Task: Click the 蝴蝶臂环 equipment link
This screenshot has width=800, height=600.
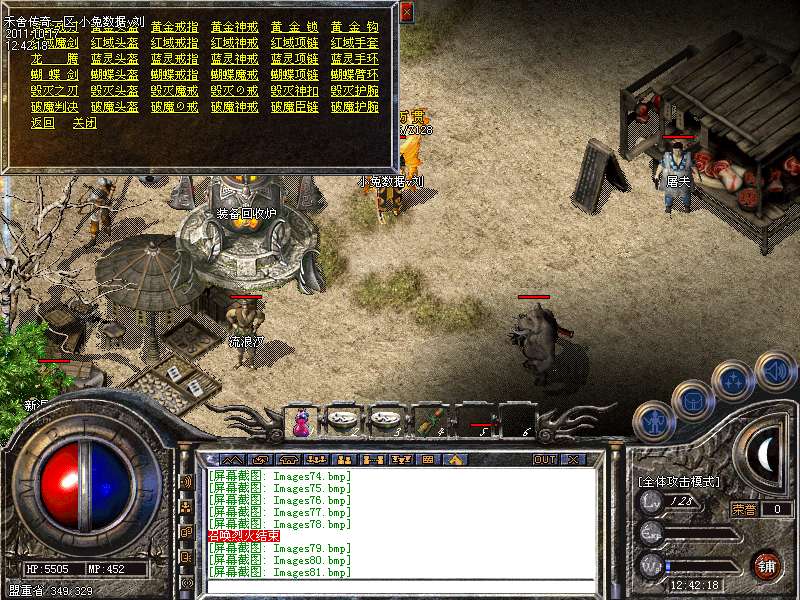Action: pos(354,75)
